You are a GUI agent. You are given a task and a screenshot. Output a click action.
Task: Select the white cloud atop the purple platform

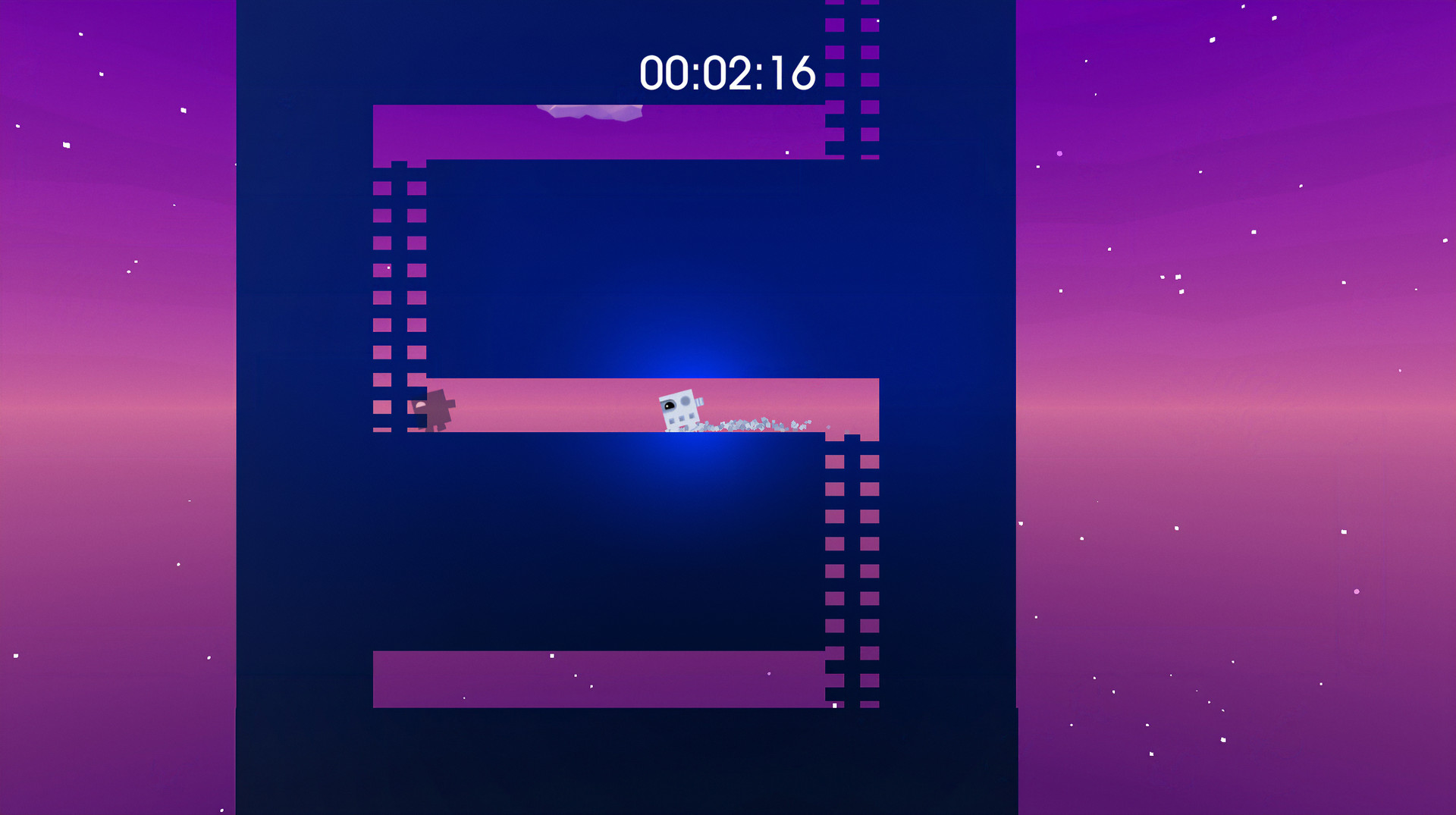(x=590, y=111)
